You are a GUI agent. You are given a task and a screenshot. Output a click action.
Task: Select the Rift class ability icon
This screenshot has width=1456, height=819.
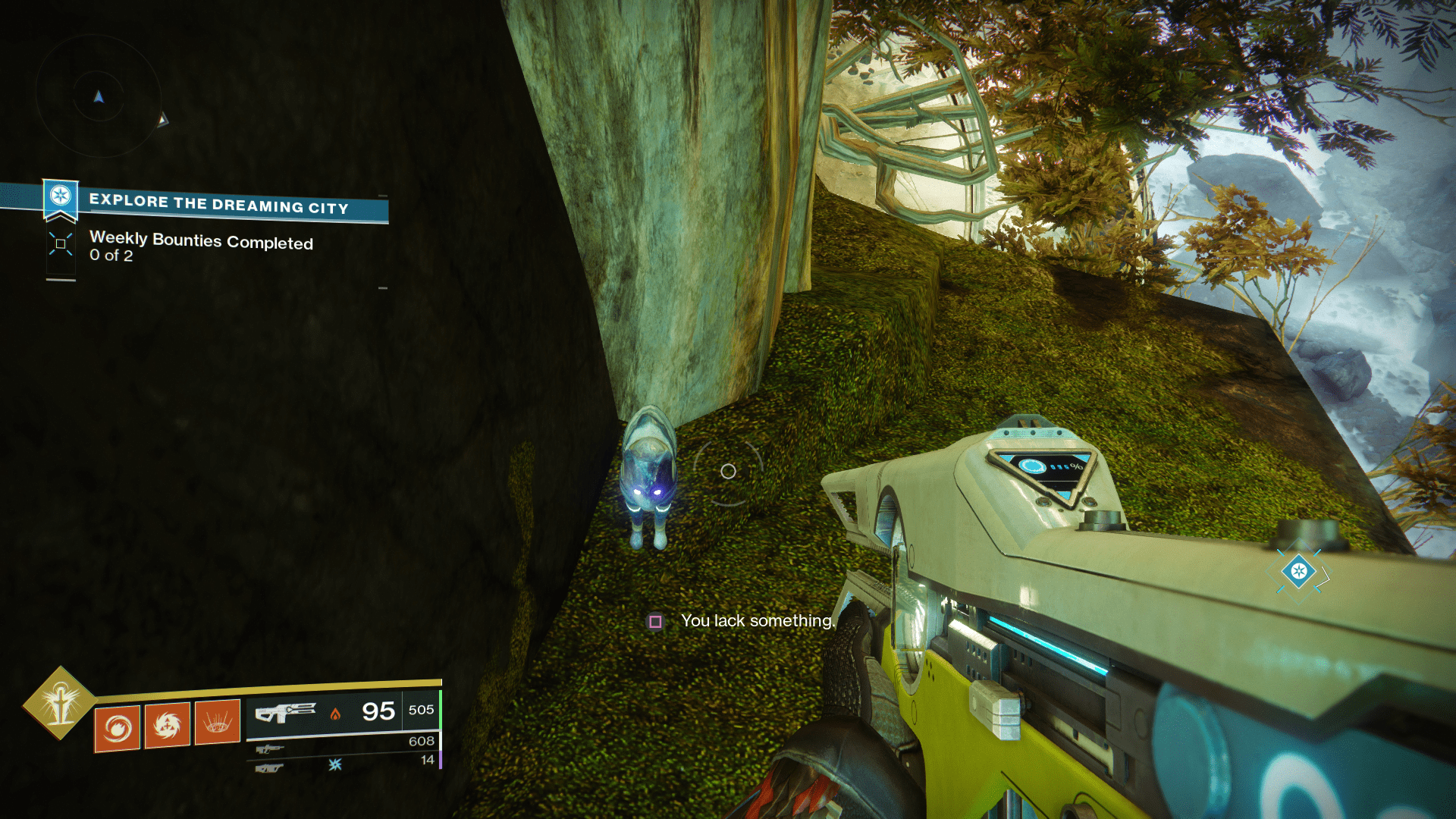pyautogui.click(x=218, y=721)
